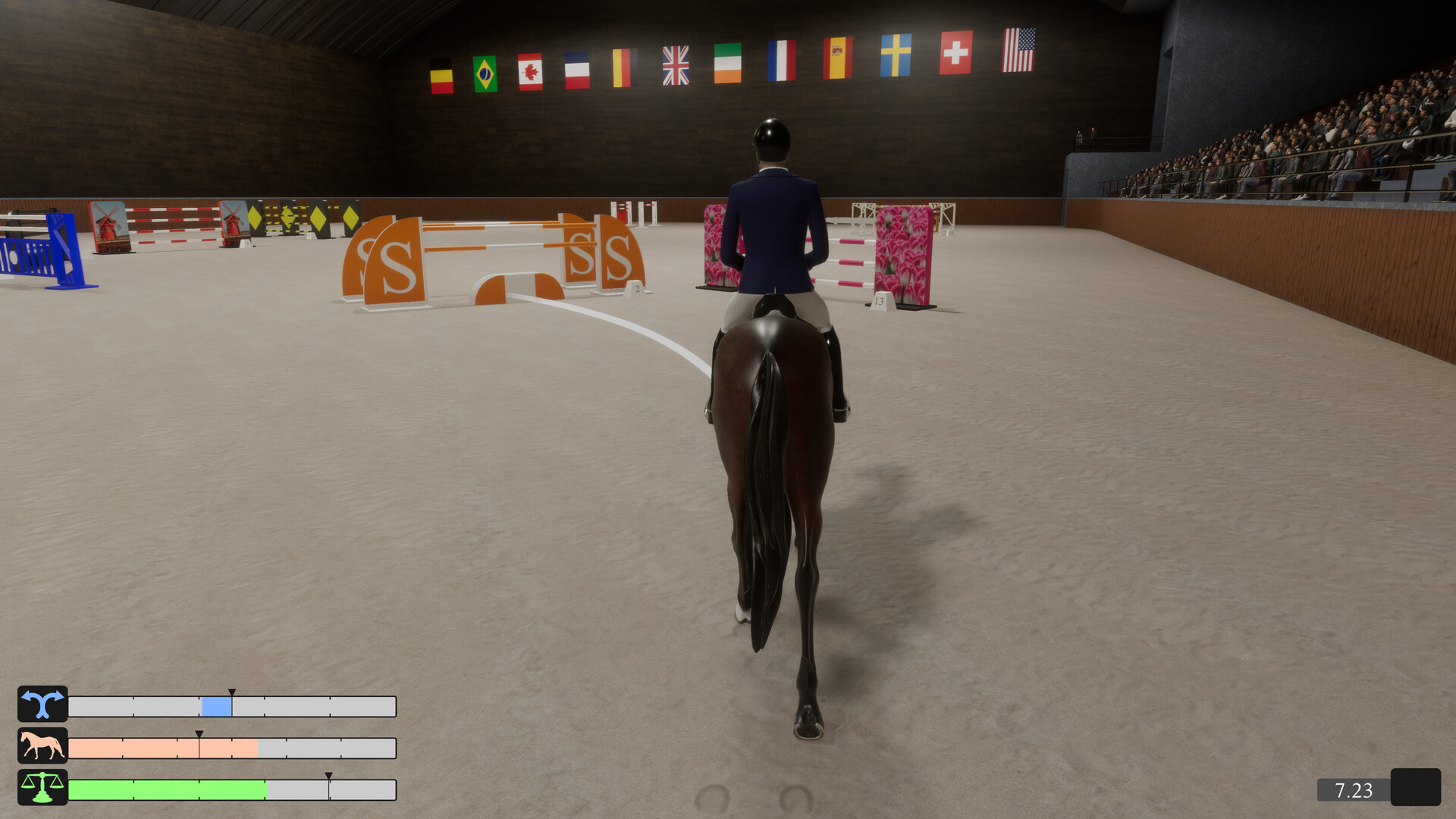The image size is (1456, 819).
Task: Select the blue direction split-arrow icon
Action: click(x=43, y=705)
